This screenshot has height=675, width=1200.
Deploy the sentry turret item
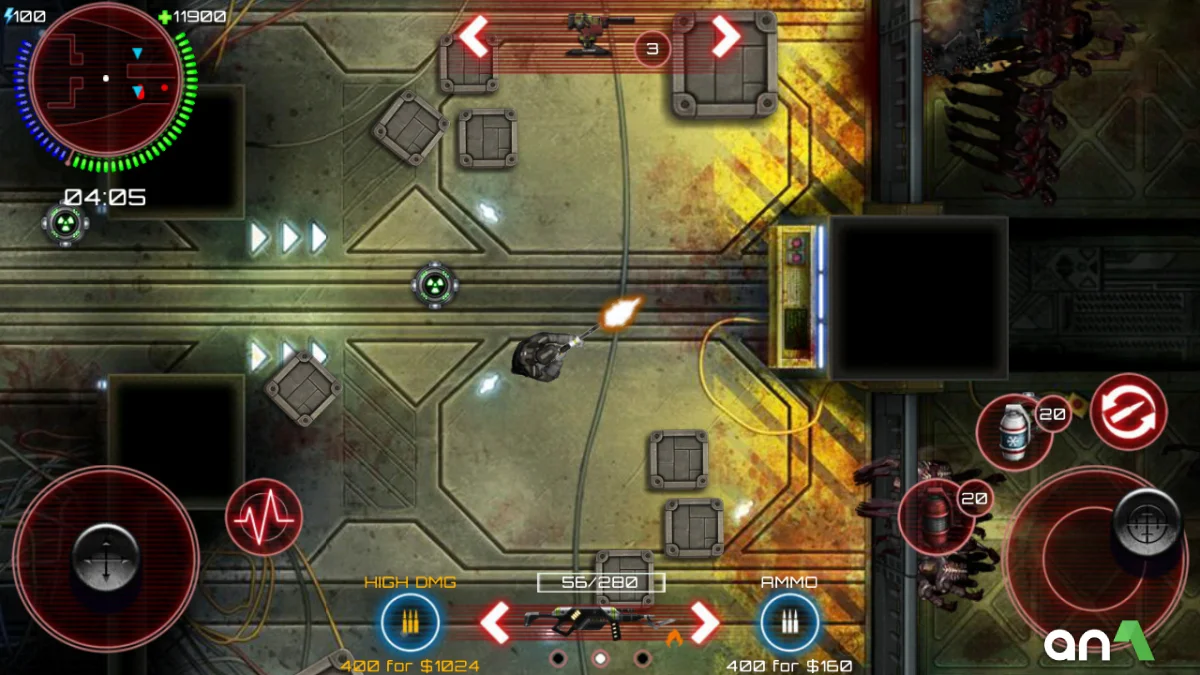coord(598,32)
